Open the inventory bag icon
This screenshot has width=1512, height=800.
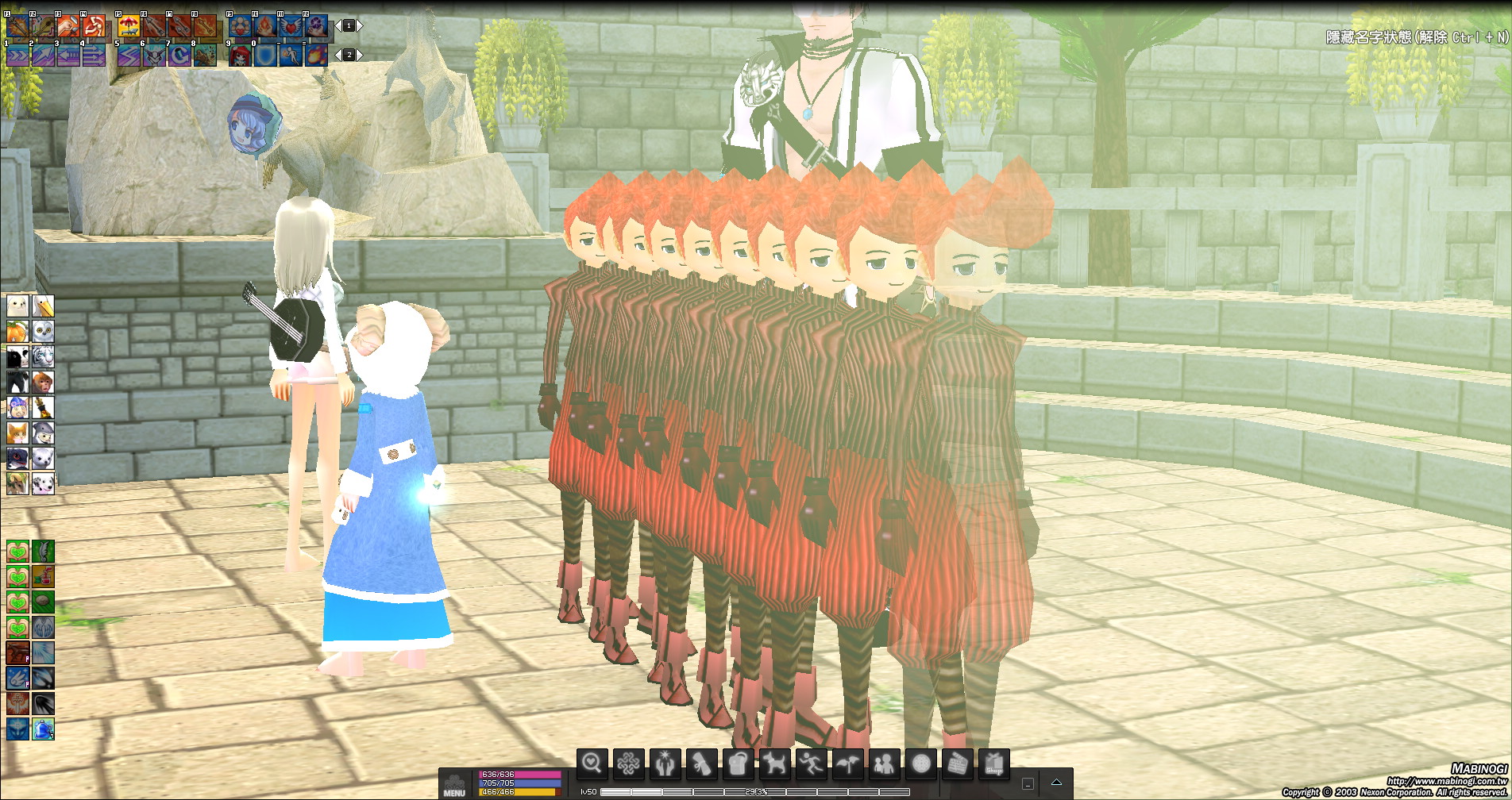point(739,764)
